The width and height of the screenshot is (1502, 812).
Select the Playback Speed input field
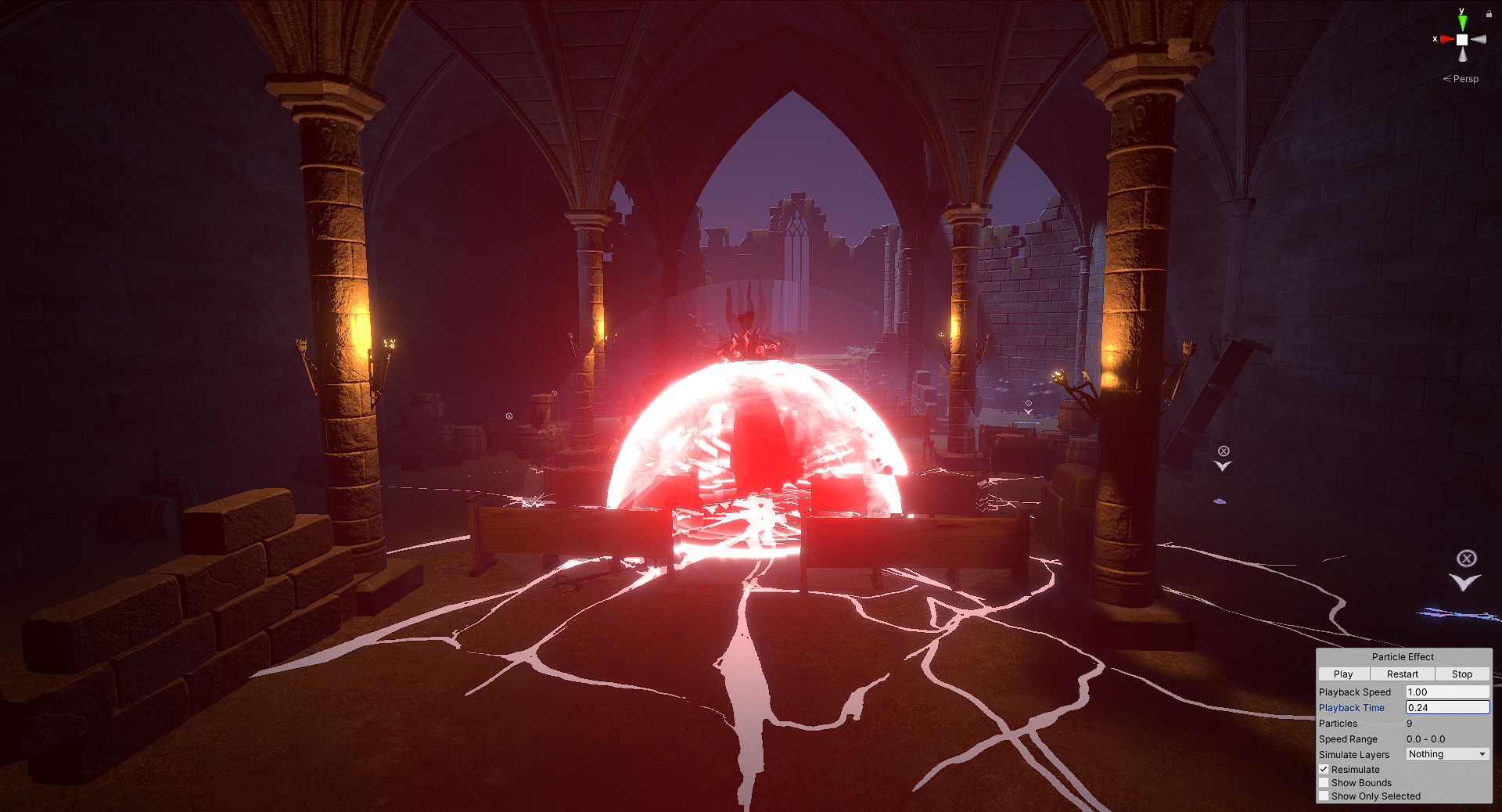[1446, 692]
